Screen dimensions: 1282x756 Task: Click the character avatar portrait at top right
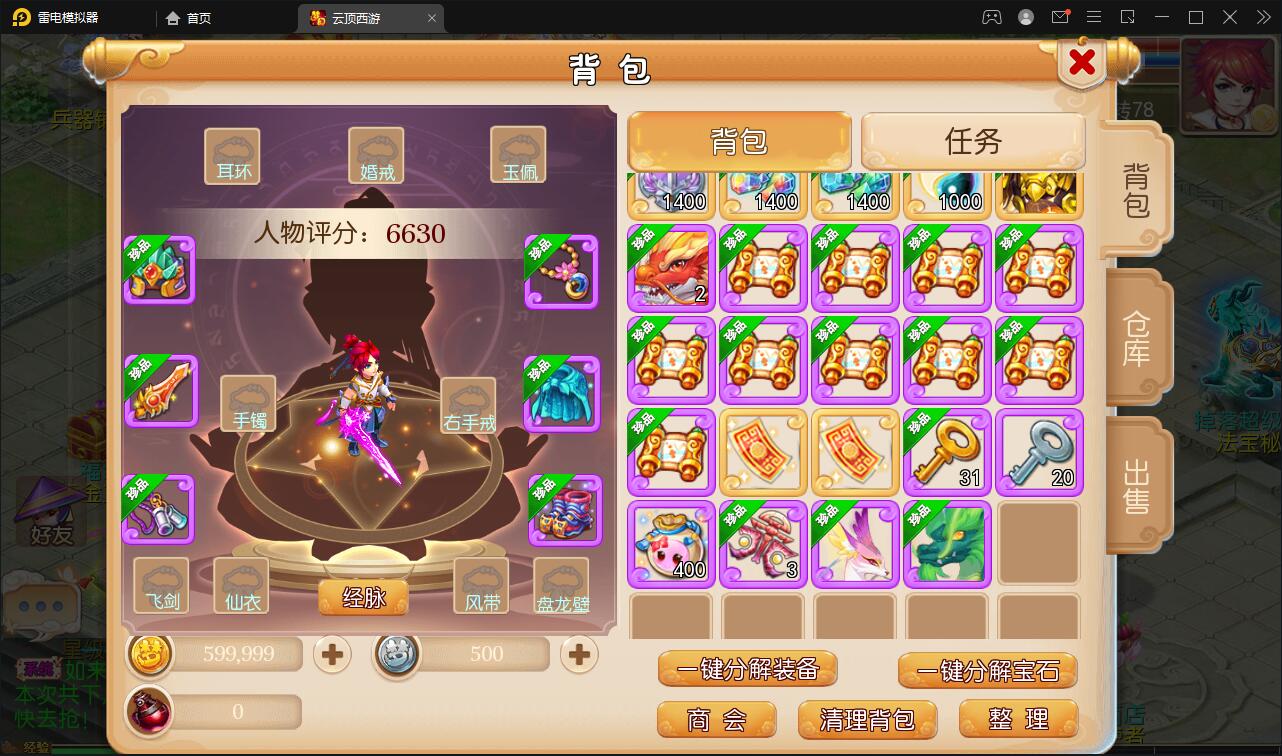(1226, 88)
